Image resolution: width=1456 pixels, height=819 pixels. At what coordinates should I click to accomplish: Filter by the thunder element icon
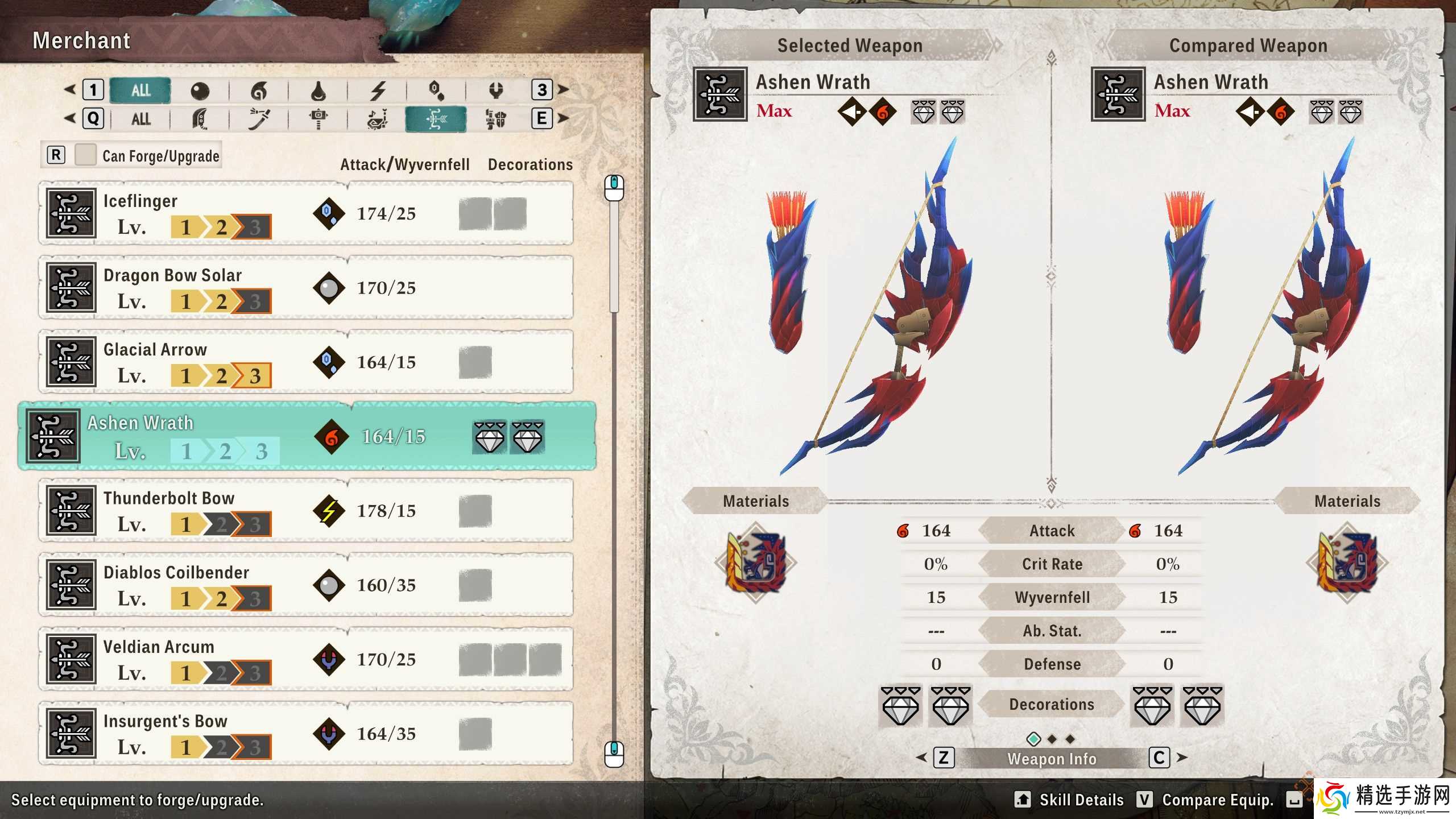[377, 90]
